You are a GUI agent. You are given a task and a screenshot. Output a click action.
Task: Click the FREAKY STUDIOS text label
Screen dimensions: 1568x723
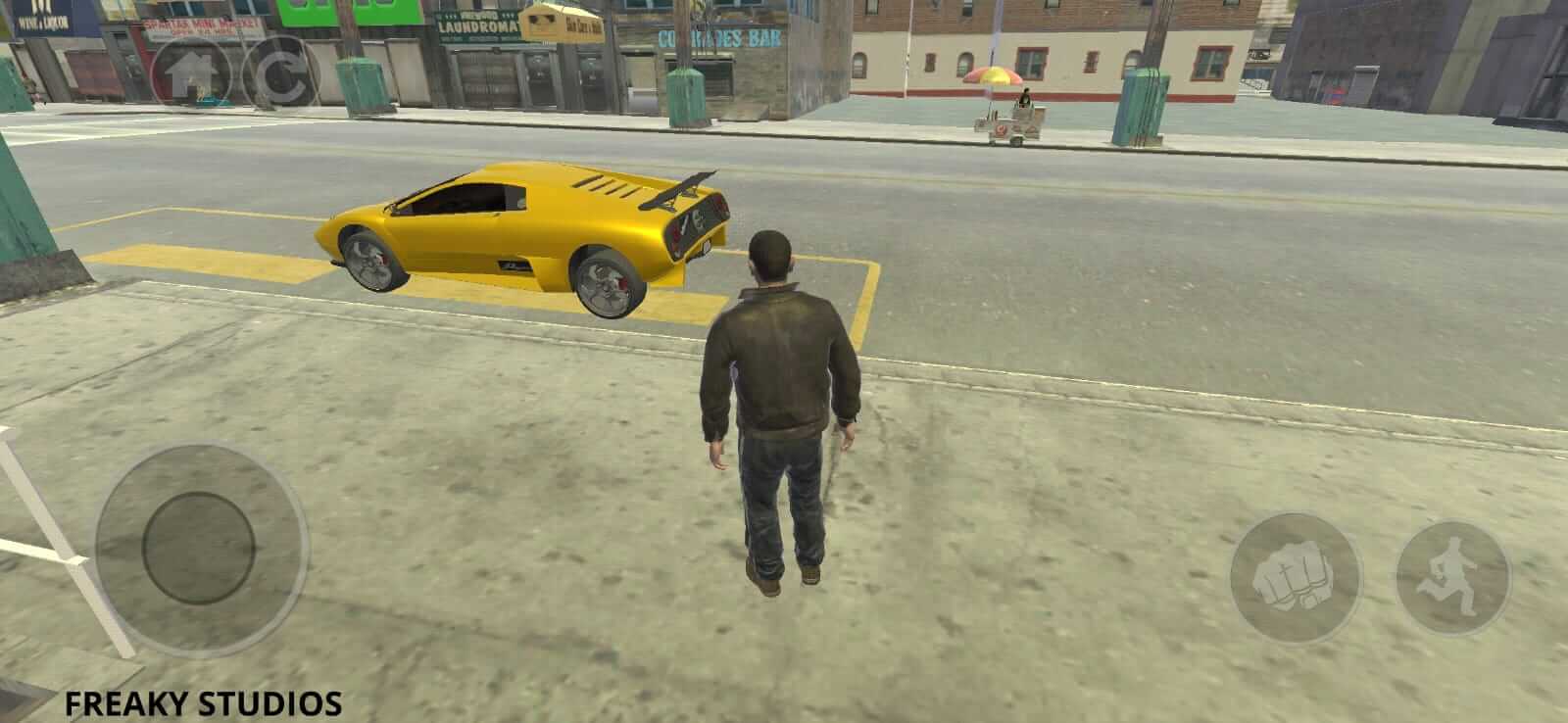tap(203, 701)
